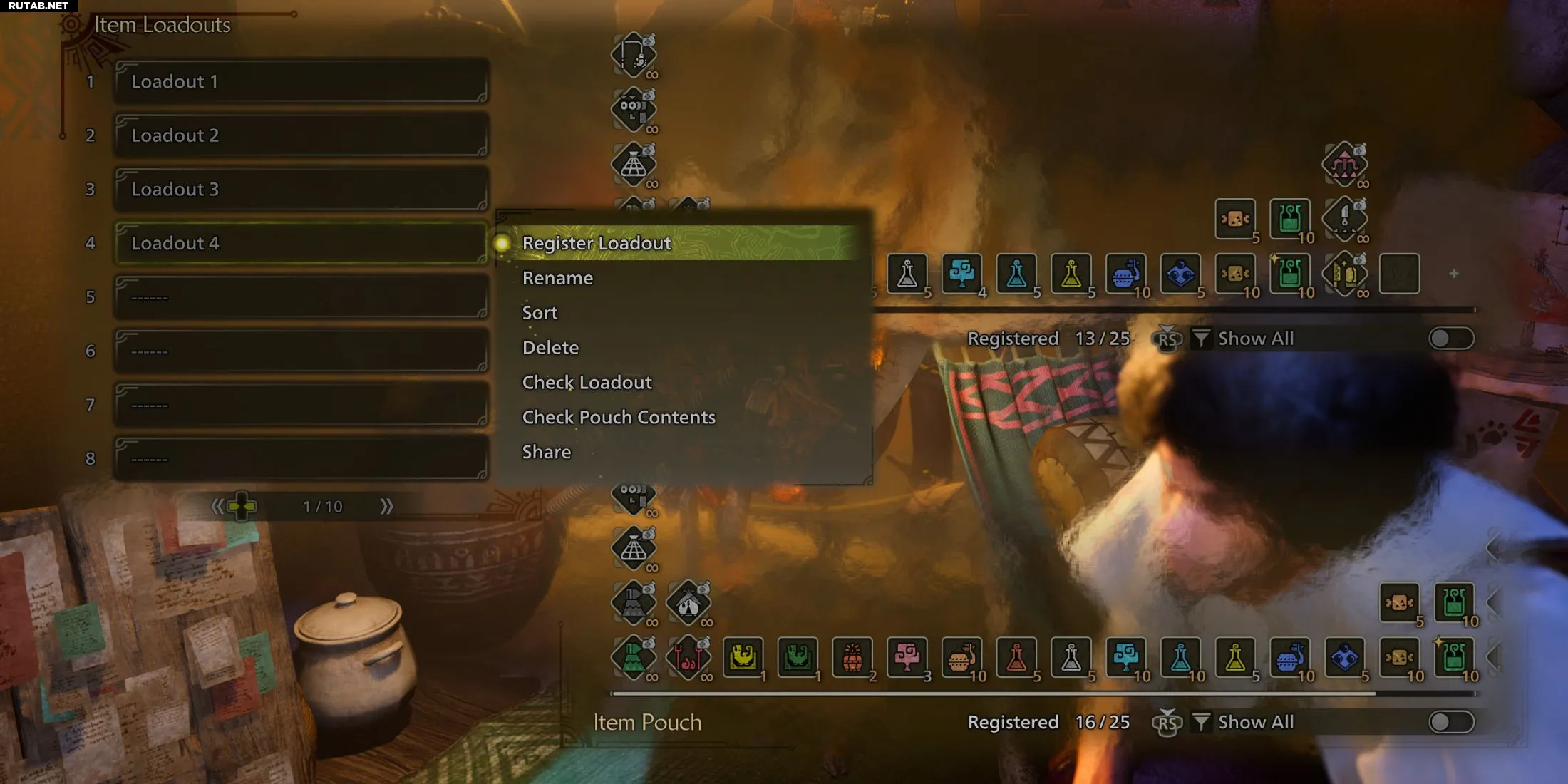This screenshot has height=784, width=1568.
Task: Toggle the Show All switch beside Registered 13/25
Action: 1450,339
